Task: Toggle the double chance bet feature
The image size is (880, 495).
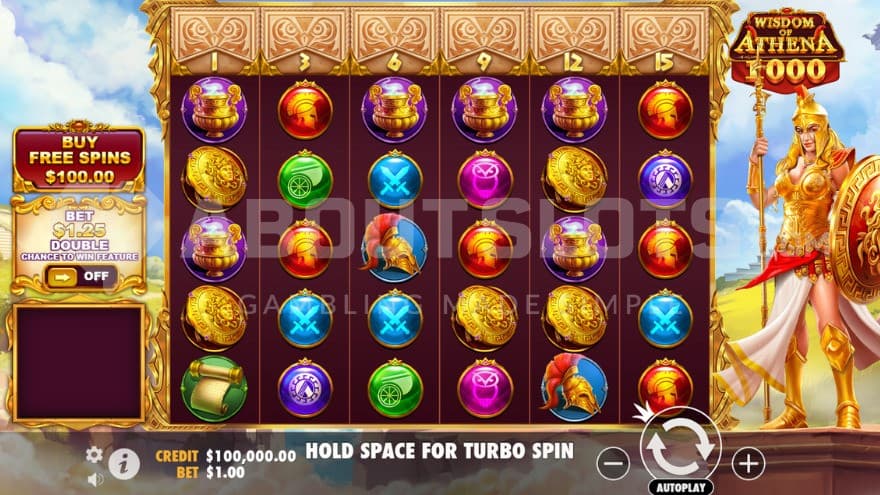Action: click(80, 276)
